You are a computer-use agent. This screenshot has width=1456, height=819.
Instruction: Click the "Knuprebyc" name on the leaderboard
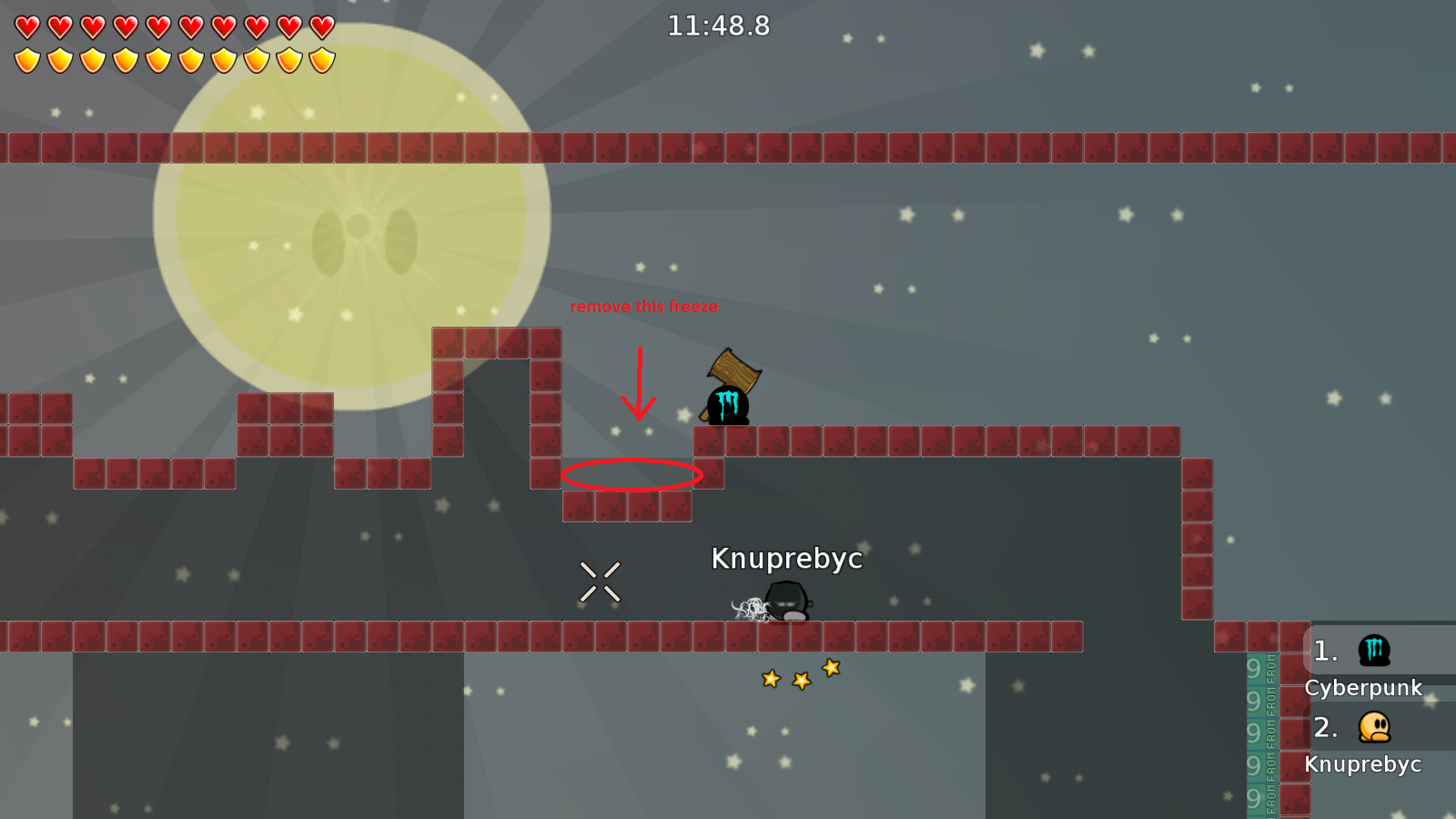coord(1365,764)
